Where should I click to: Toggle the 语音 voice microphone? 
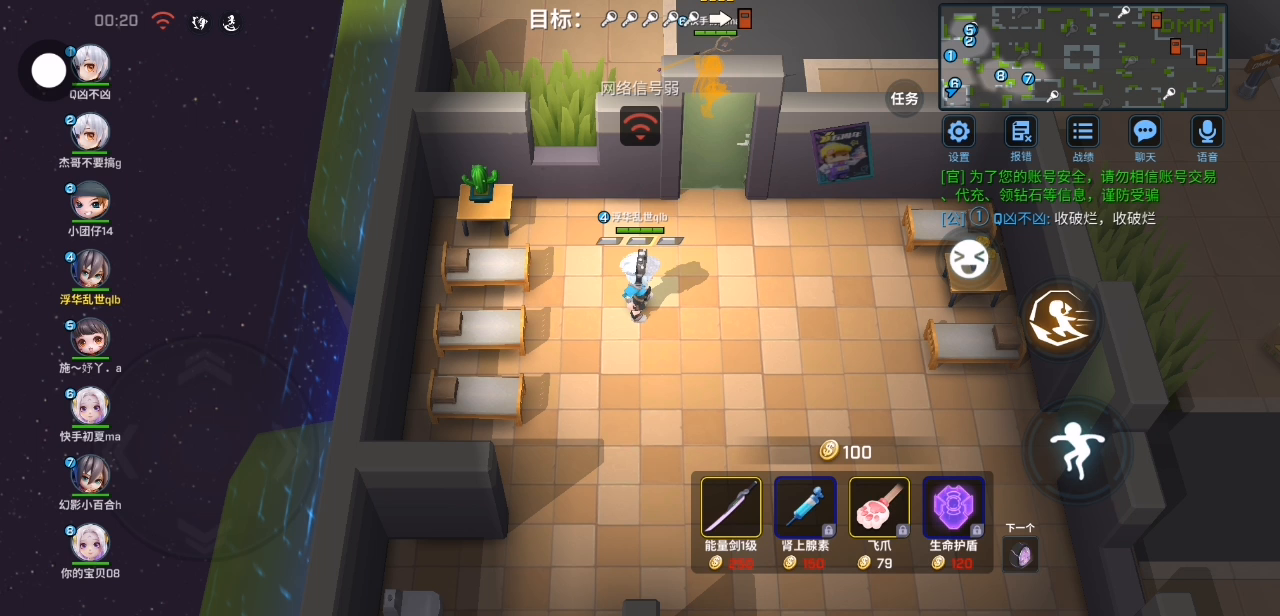point(1207,131)
